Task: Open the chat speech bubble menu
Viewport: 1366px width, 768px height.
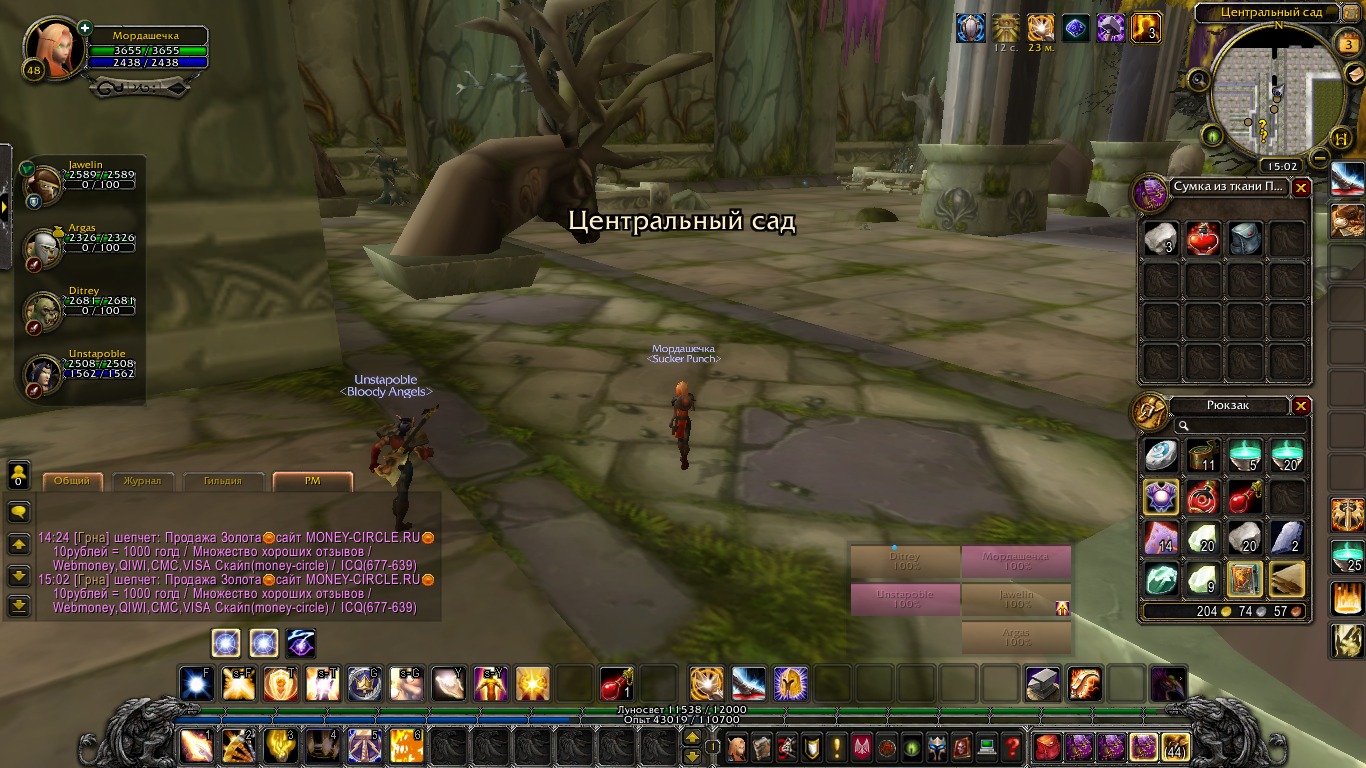Action: click(x=19, y=512)
